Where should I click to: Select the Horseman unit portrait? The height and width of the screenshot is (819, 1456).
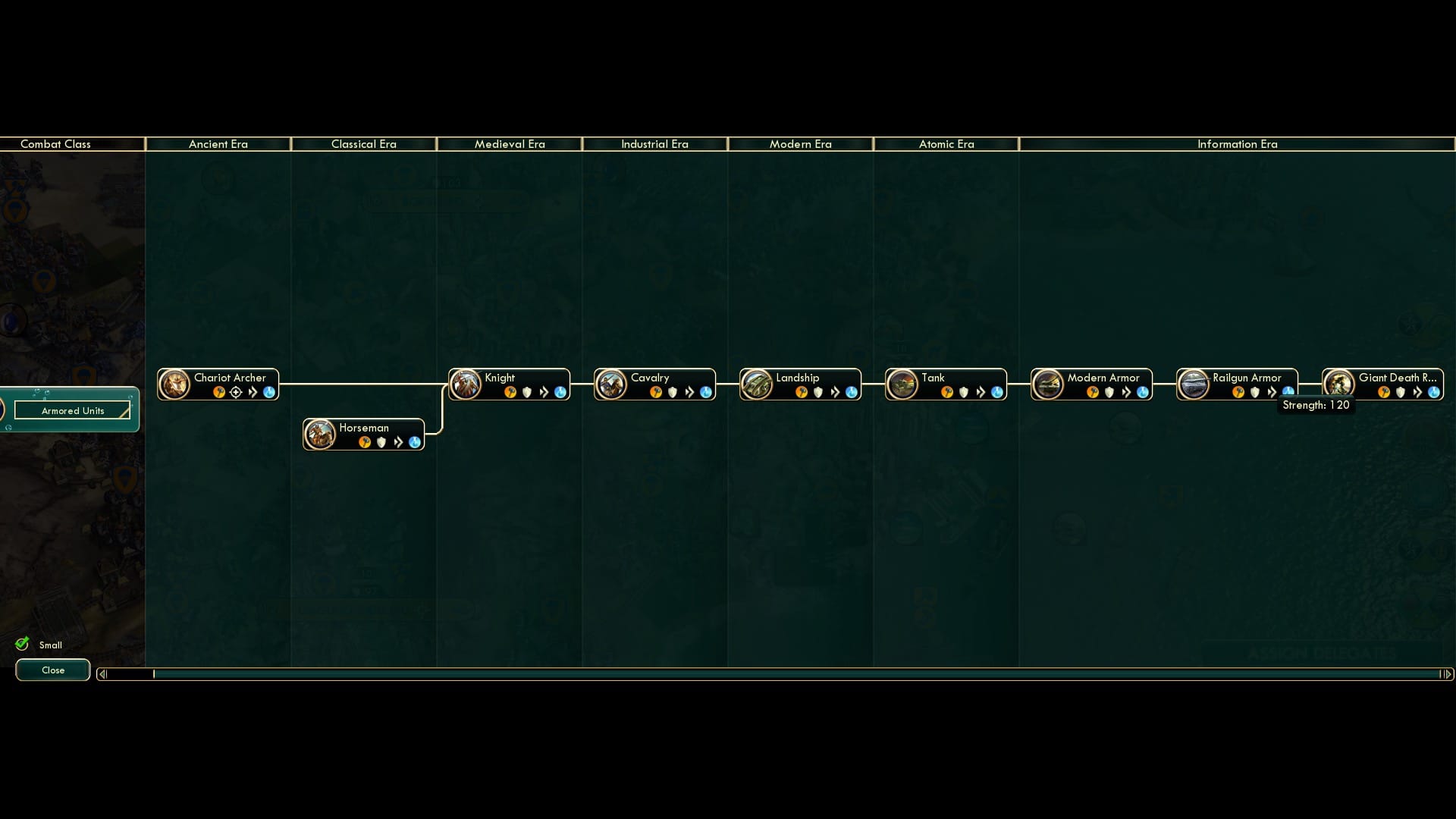320,434
